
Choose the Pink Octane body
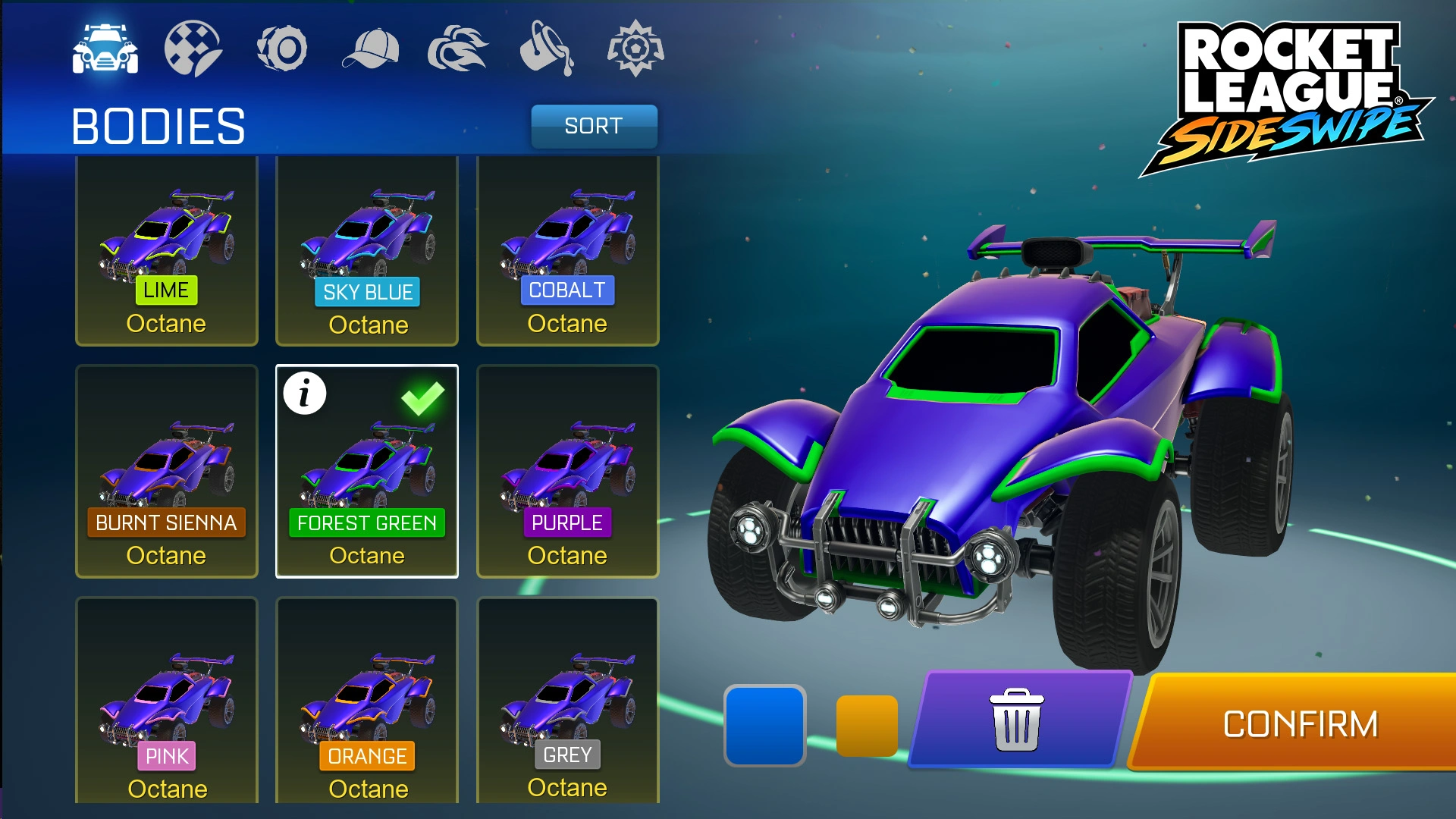(x=167, y=701)
